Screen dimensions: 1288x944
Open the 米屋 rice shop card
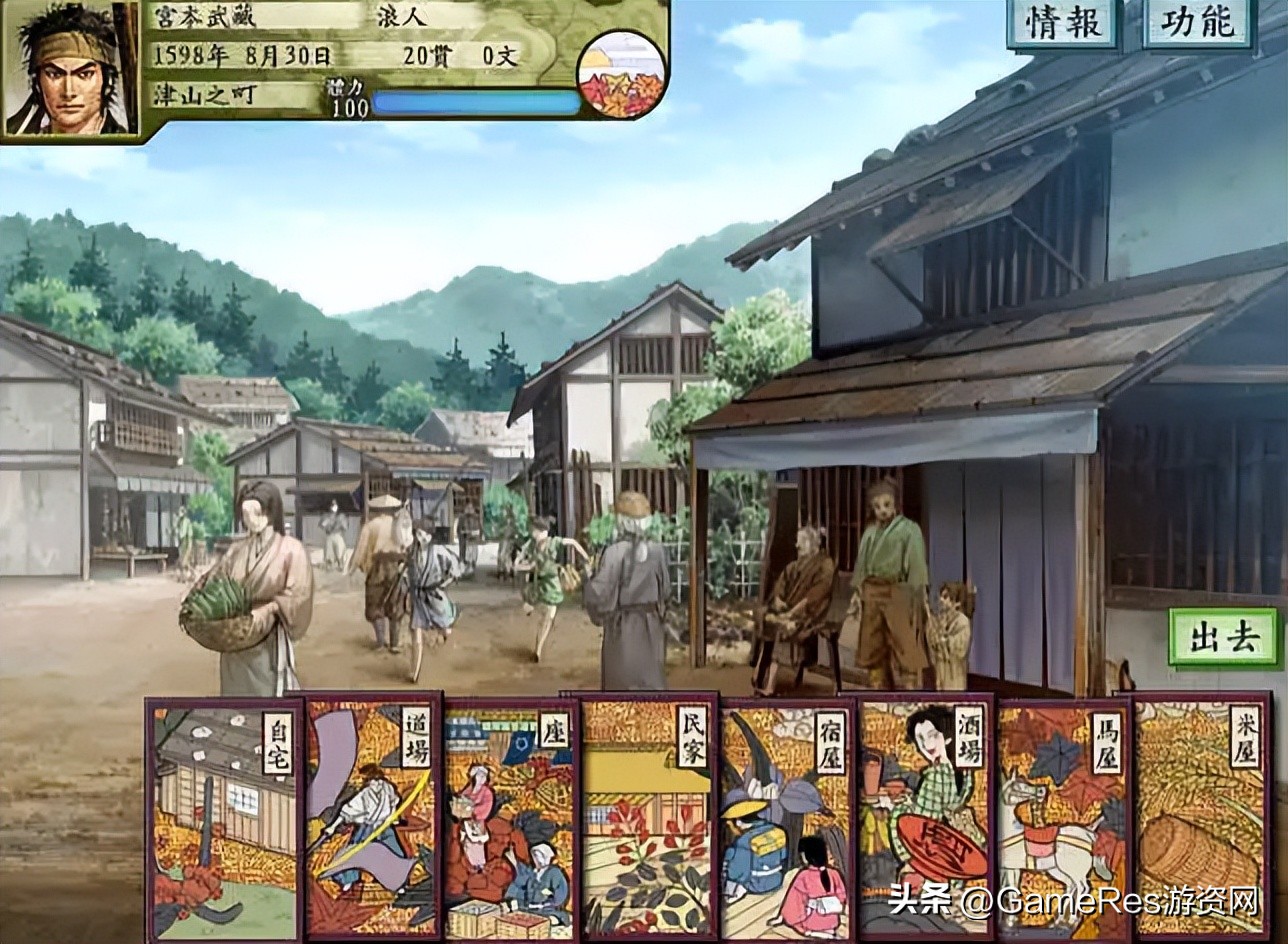[x=1200, y=818]
